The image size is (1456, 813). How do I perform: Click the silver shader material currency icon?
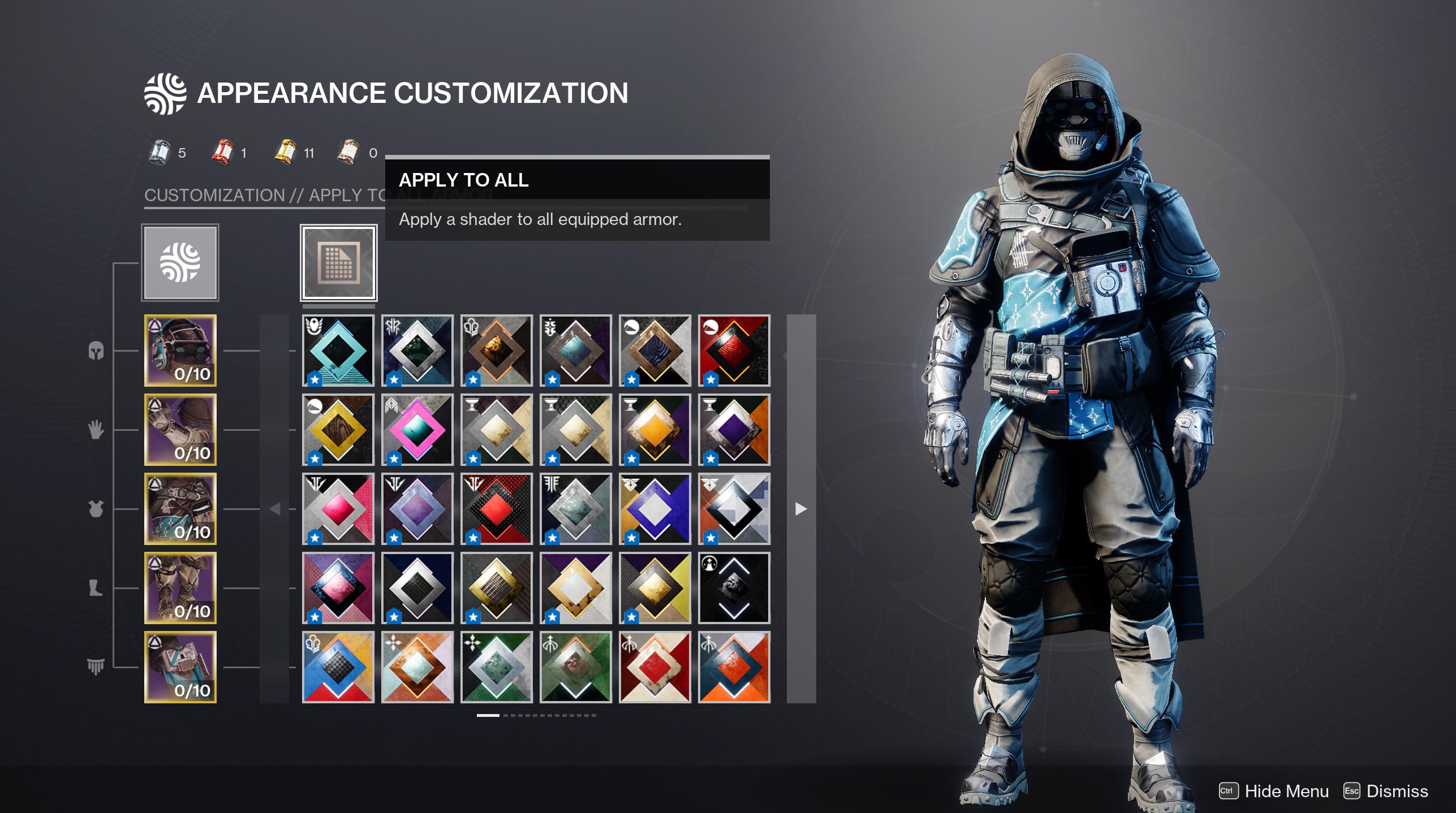(x=160, y=151)
